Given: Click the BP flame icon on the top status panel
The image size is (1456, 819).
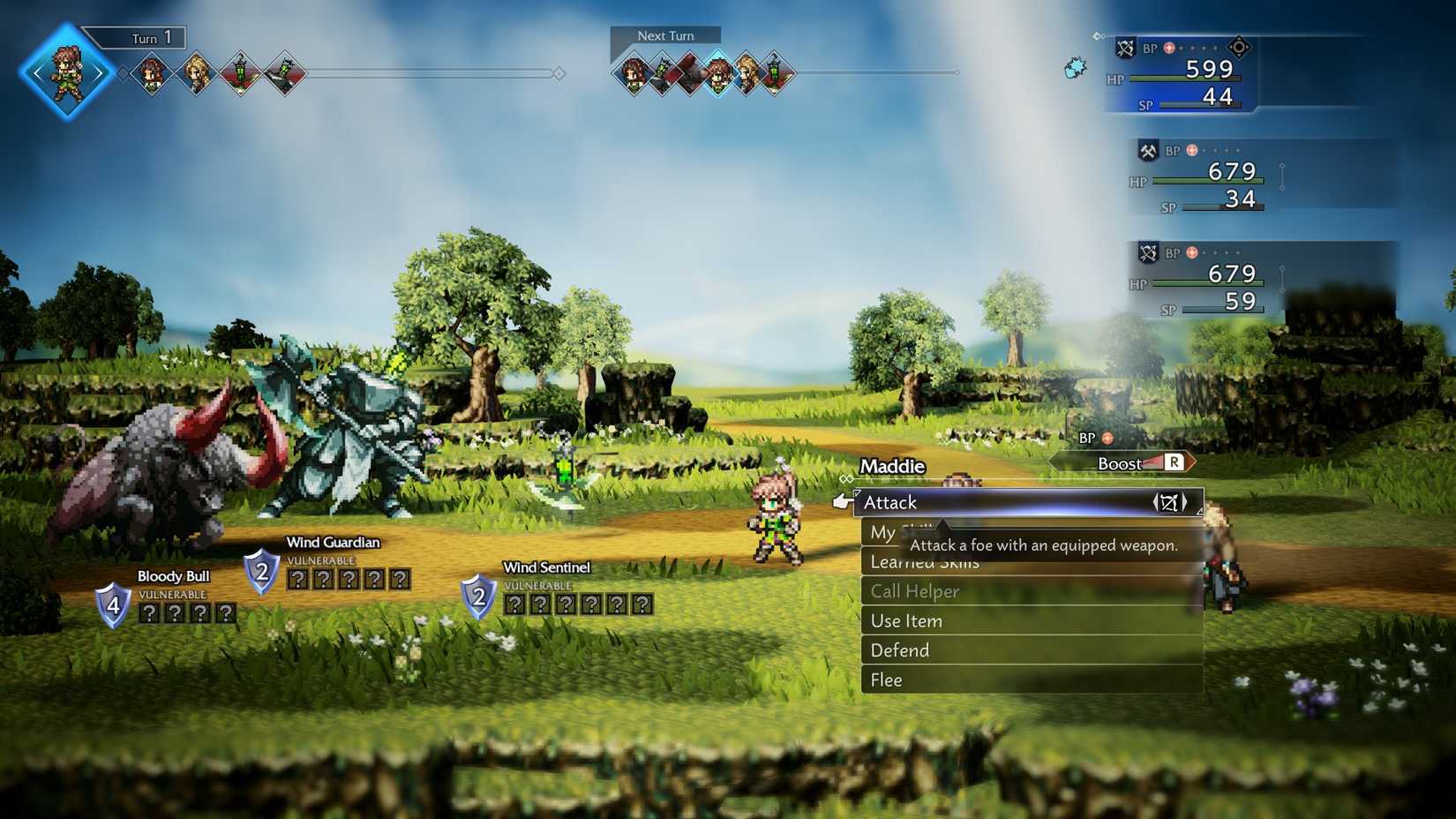Looking at the screenshot, I should point(1169,48).
